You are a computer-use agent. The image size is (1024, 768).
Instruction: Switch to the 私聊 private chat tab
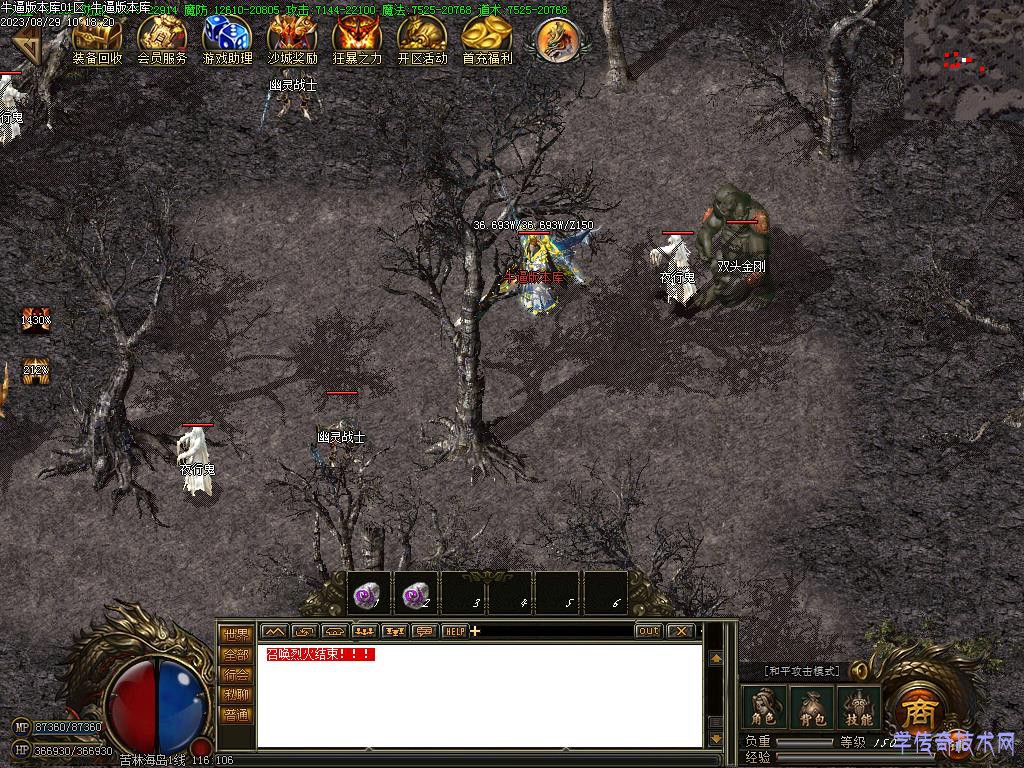237,694
